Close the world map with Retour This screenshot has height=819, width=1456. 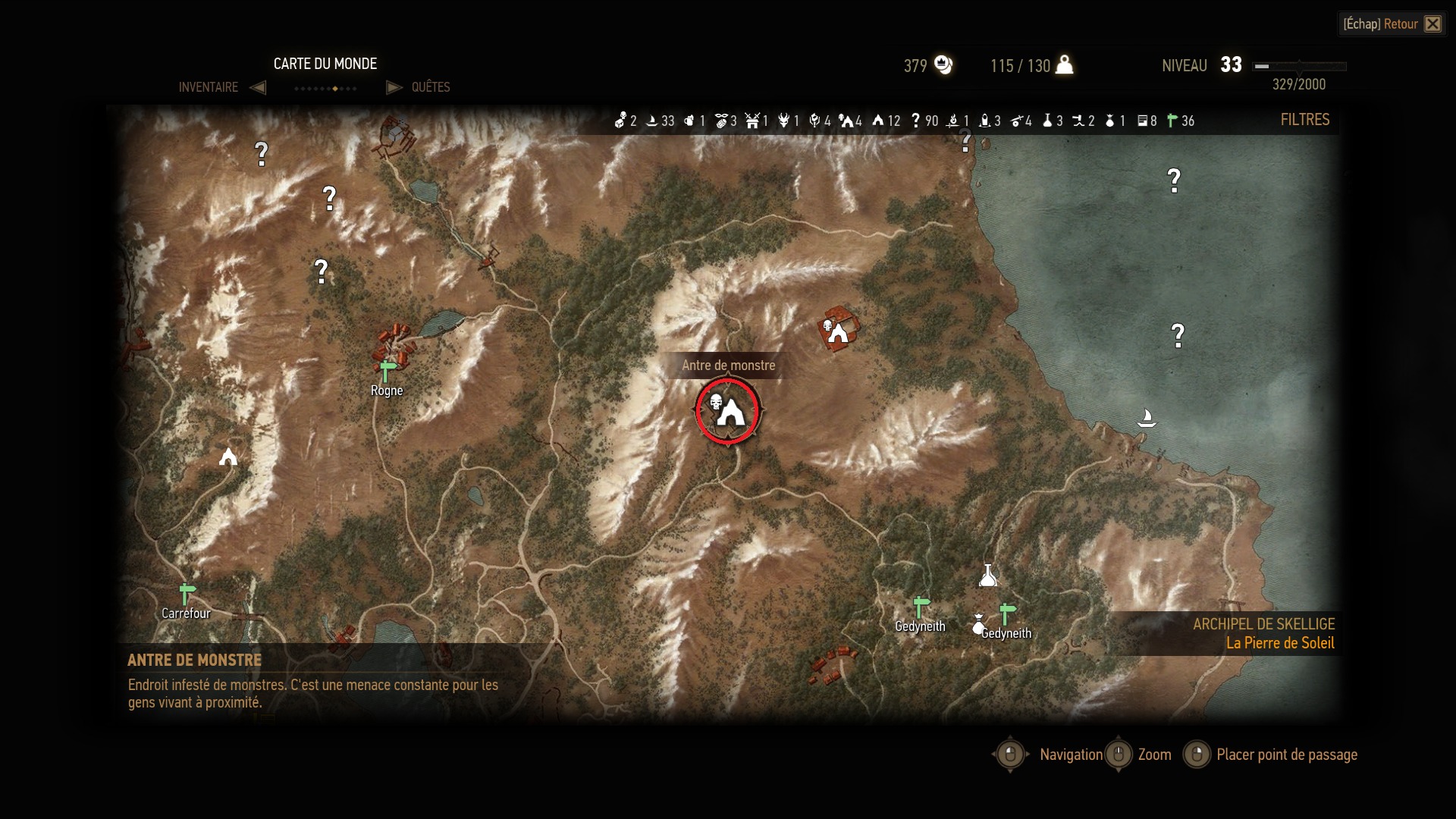point(1392,24)
